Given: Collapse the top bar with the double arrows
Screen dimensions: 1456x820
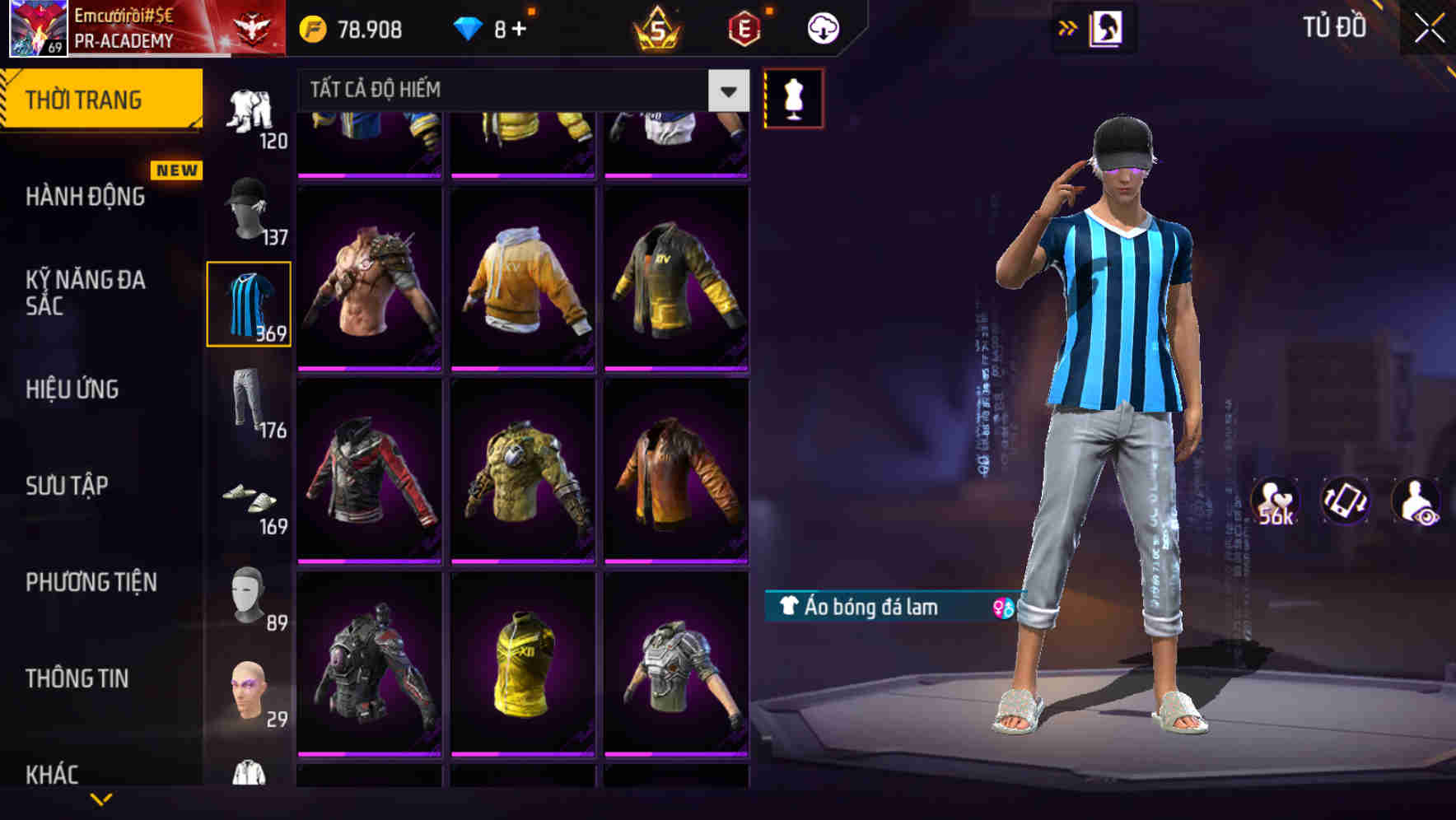Looking at the screenshot, I should [x=1066, y=27].
